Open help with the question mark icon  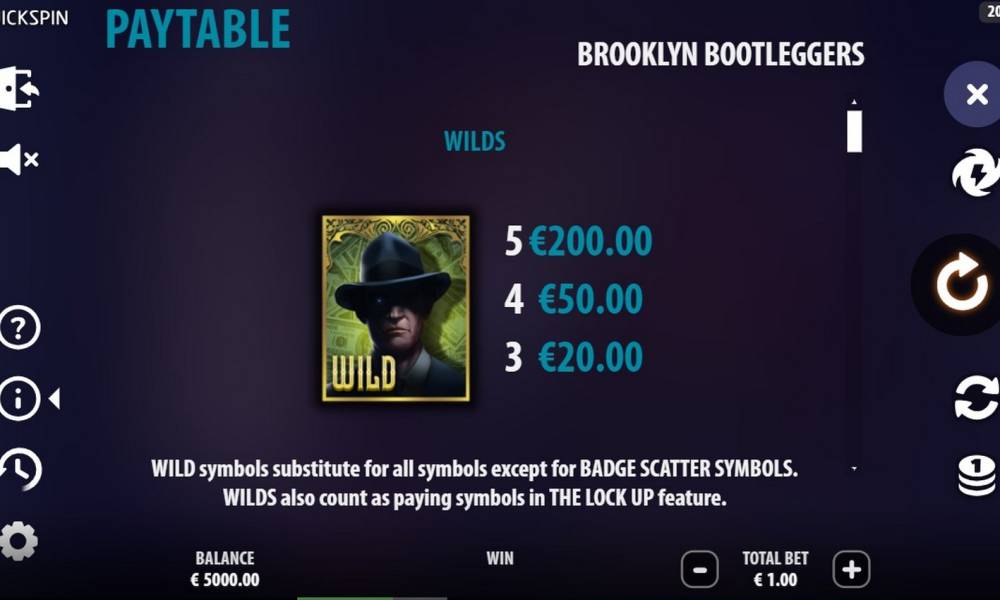click(x=19, y=328)
